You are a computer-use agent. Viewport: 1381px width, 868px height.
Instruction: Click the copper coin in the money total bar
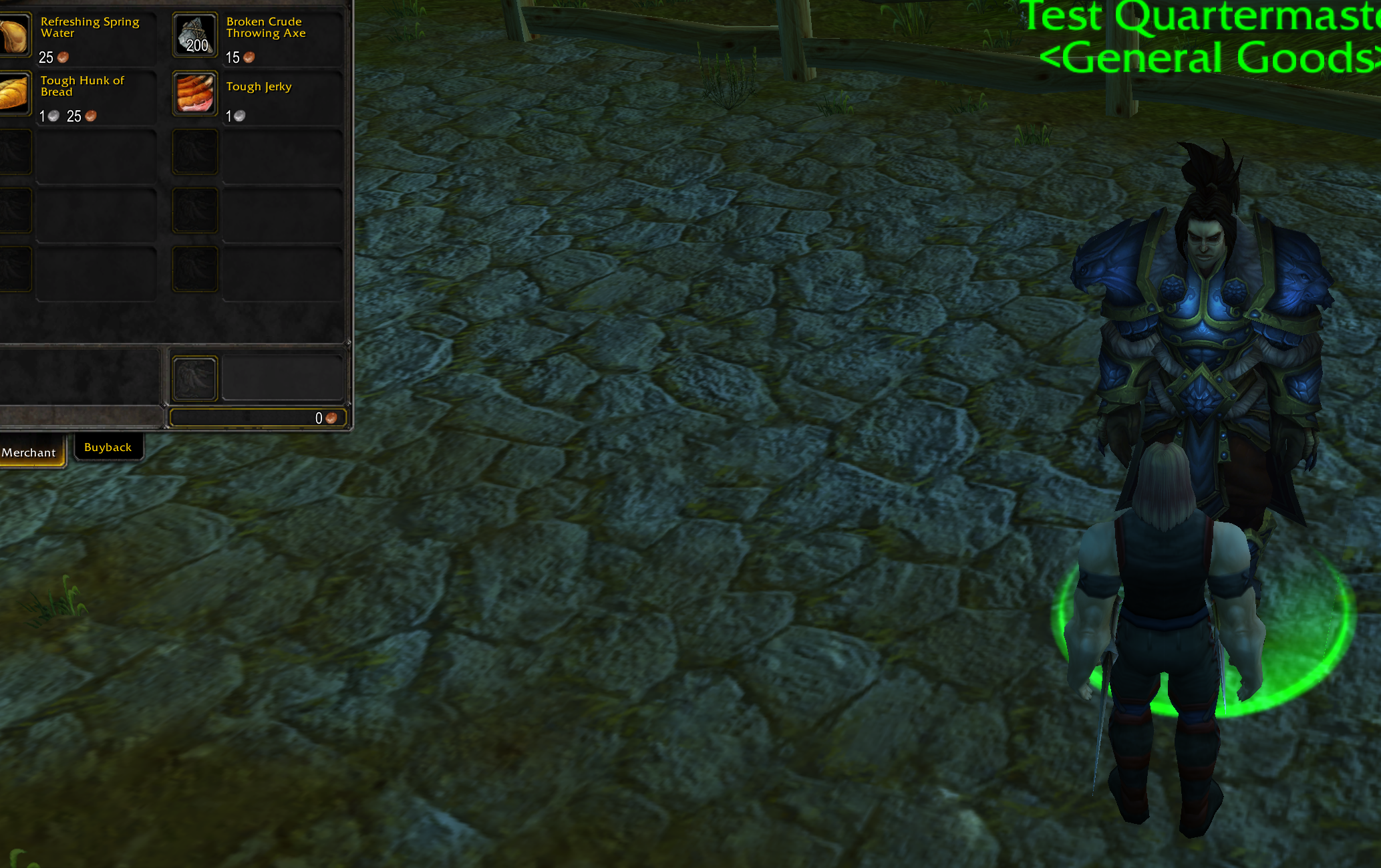(x=330, y=418)
